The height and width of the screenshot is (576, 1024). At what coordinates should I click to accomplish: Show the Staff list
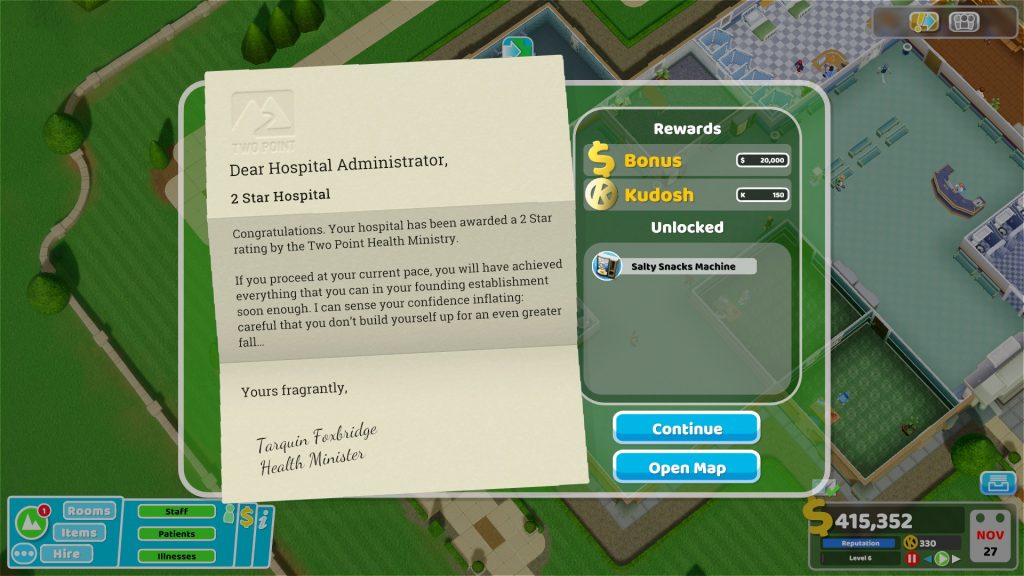tap(176, 512)
